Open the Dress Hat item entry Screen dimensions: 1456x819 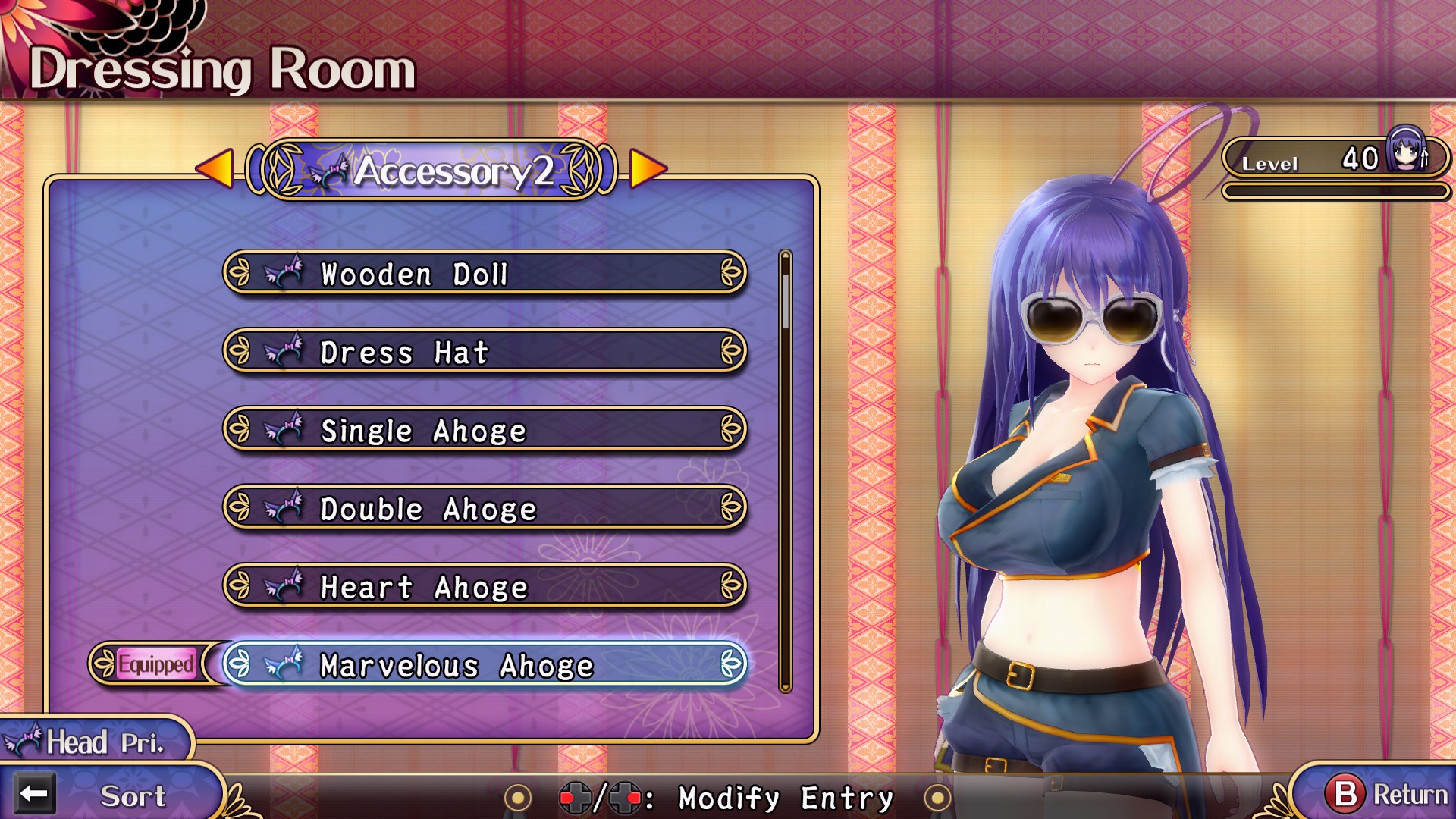click(485, 353)
